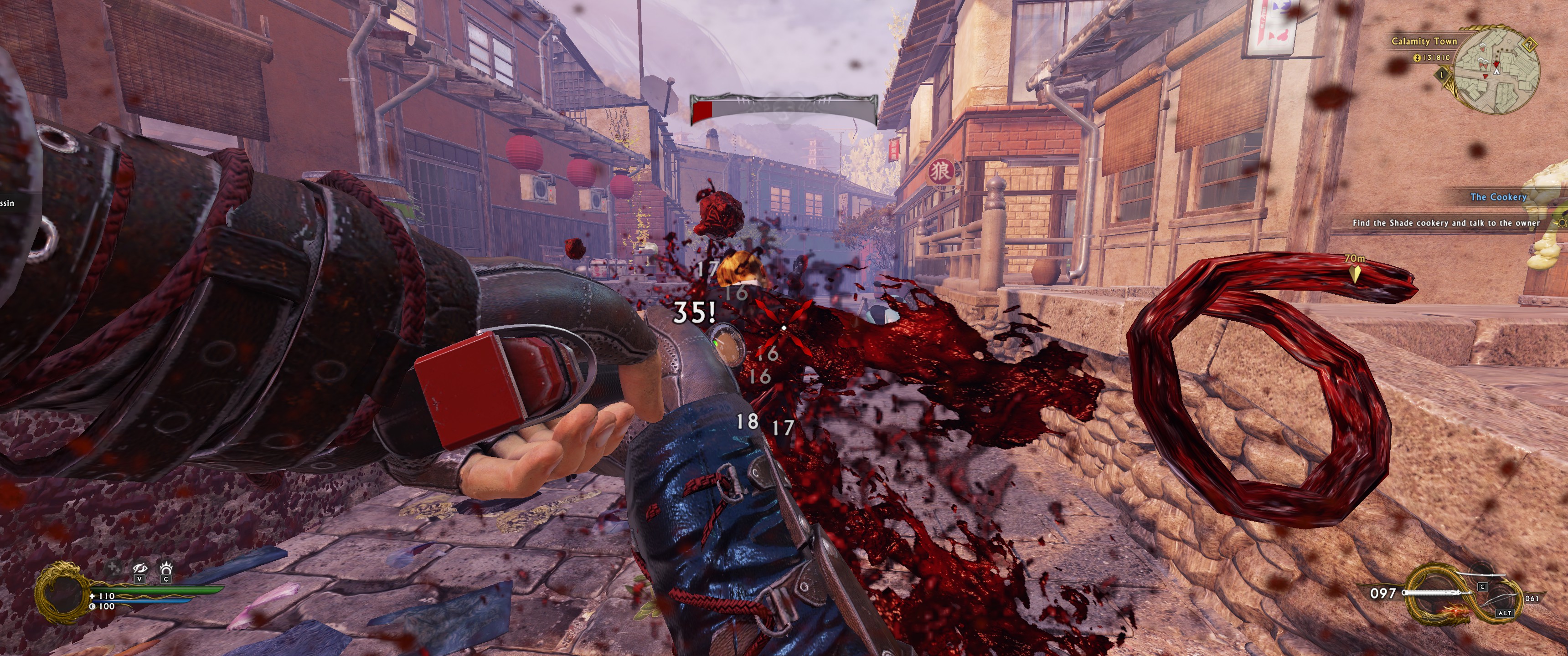1568x656 pixels.
Task: Activate the spiked ring ability icon
Action: click(165, 569)
